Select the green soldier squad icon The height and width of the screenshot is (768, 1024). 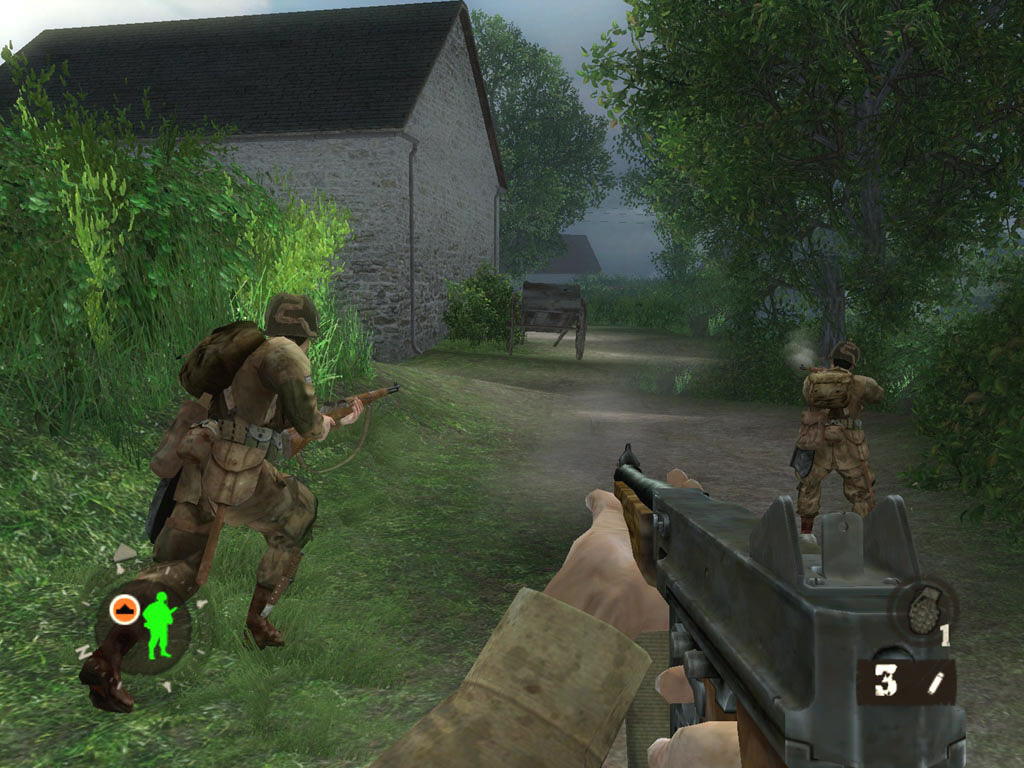158,625
